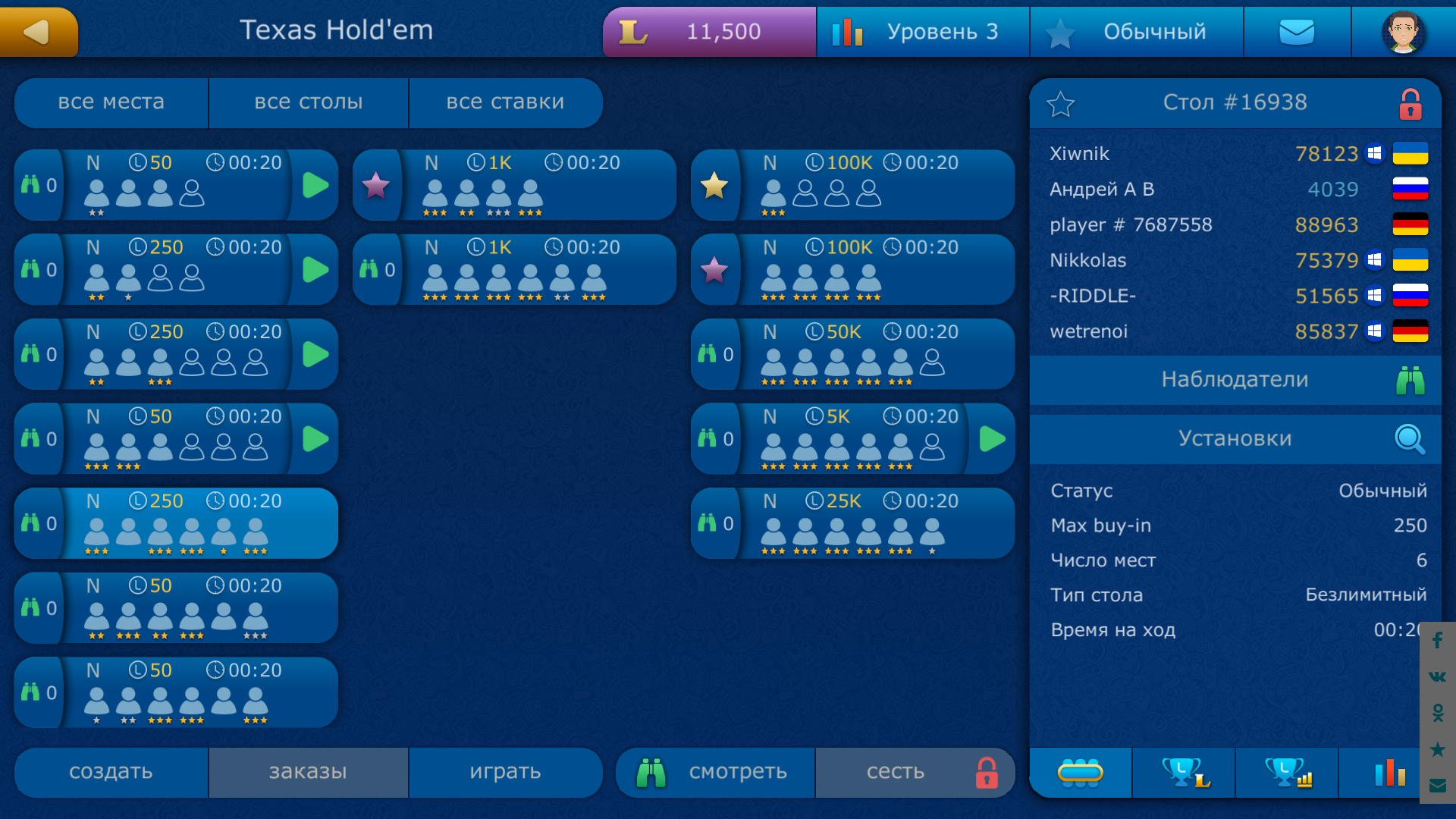Click the trophy with rating bars icon
This screenshot has width=1456, height=819.
(1286, 772)
